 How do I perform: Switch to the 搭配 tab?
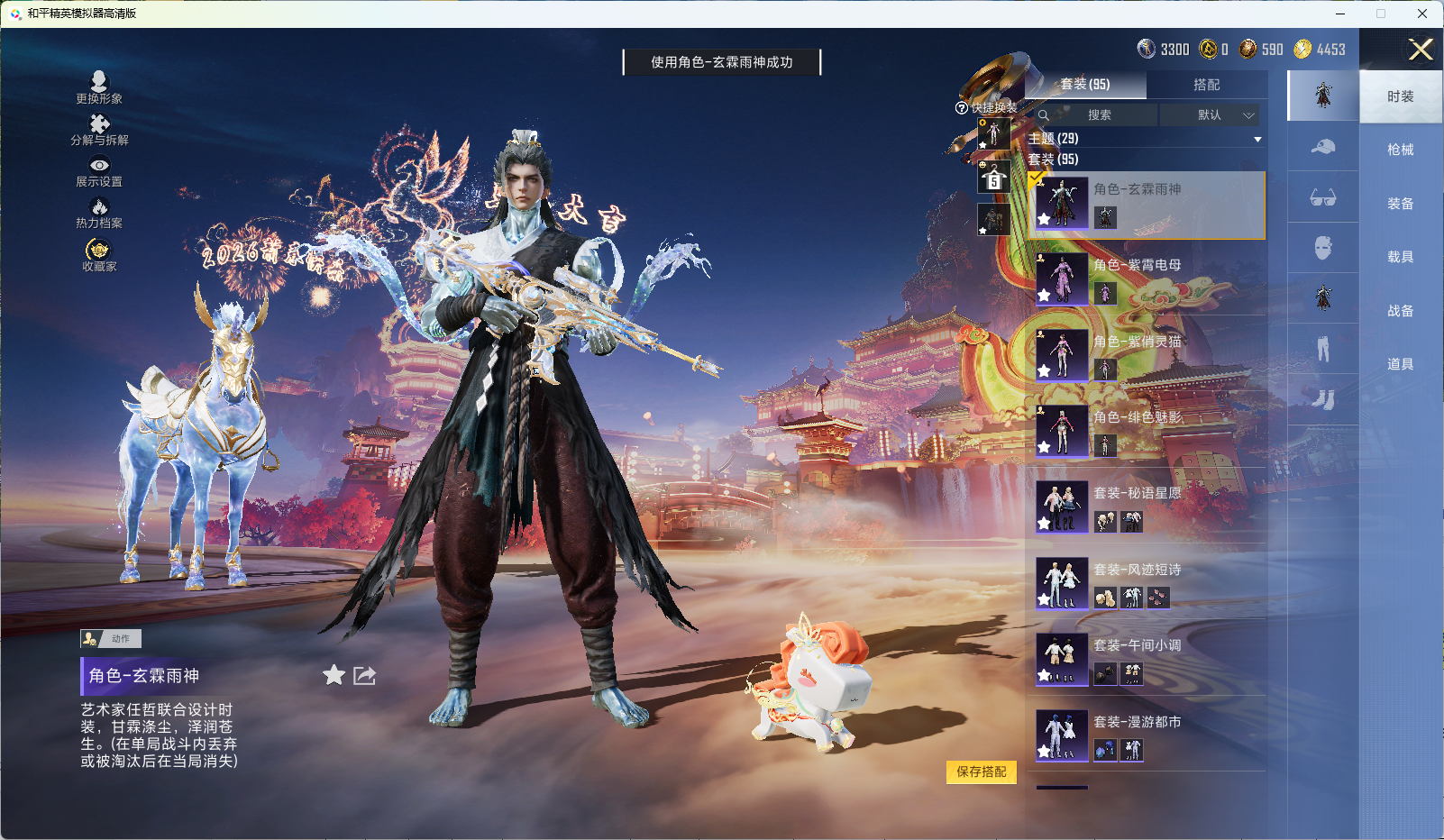coord(1209,84)
